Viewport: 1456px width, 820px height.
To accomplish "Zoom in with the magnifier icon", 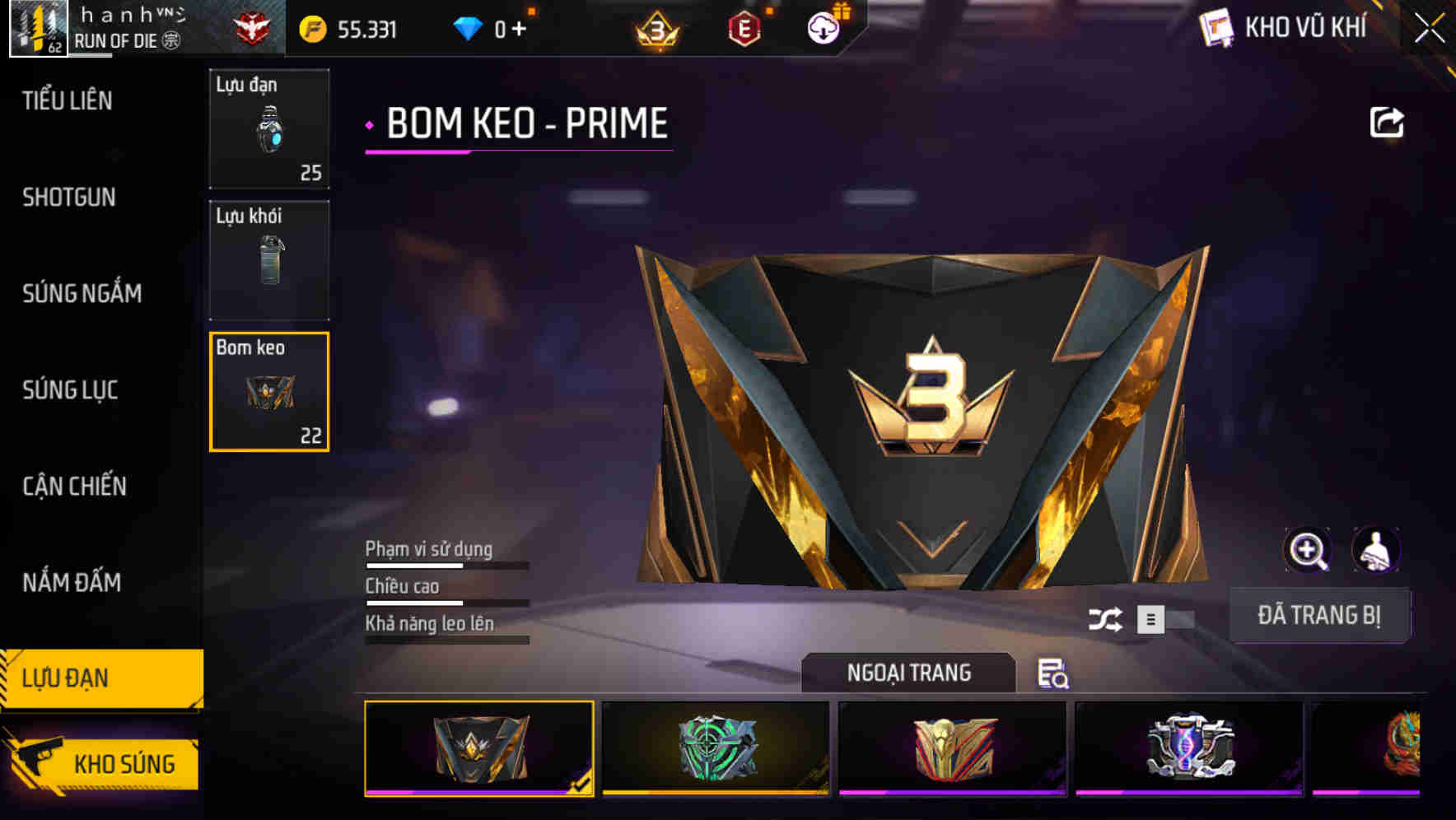I will pos(1308,550).
